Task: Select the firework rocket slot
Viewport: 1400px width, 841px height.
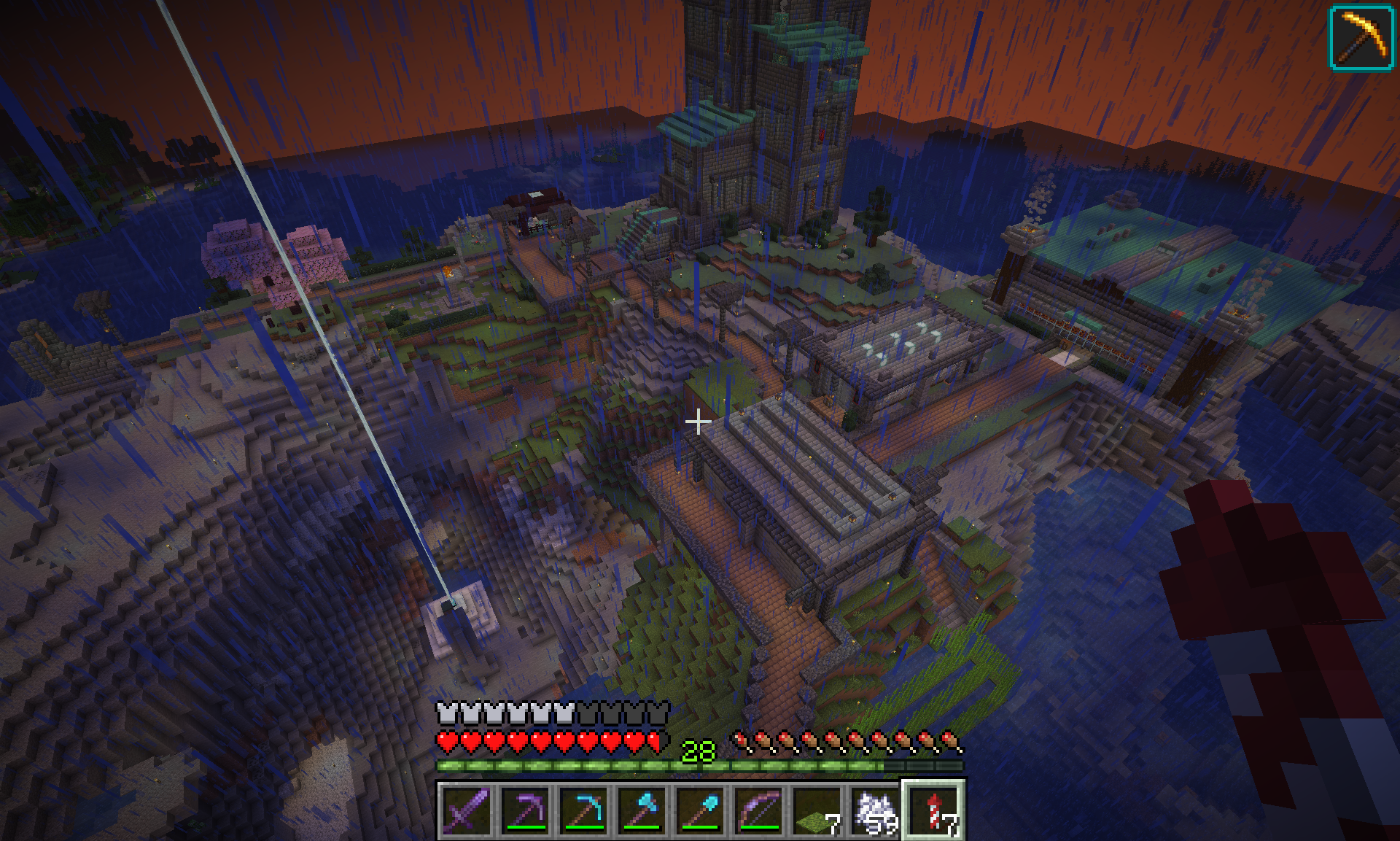Action: click(x=933, y=808)
